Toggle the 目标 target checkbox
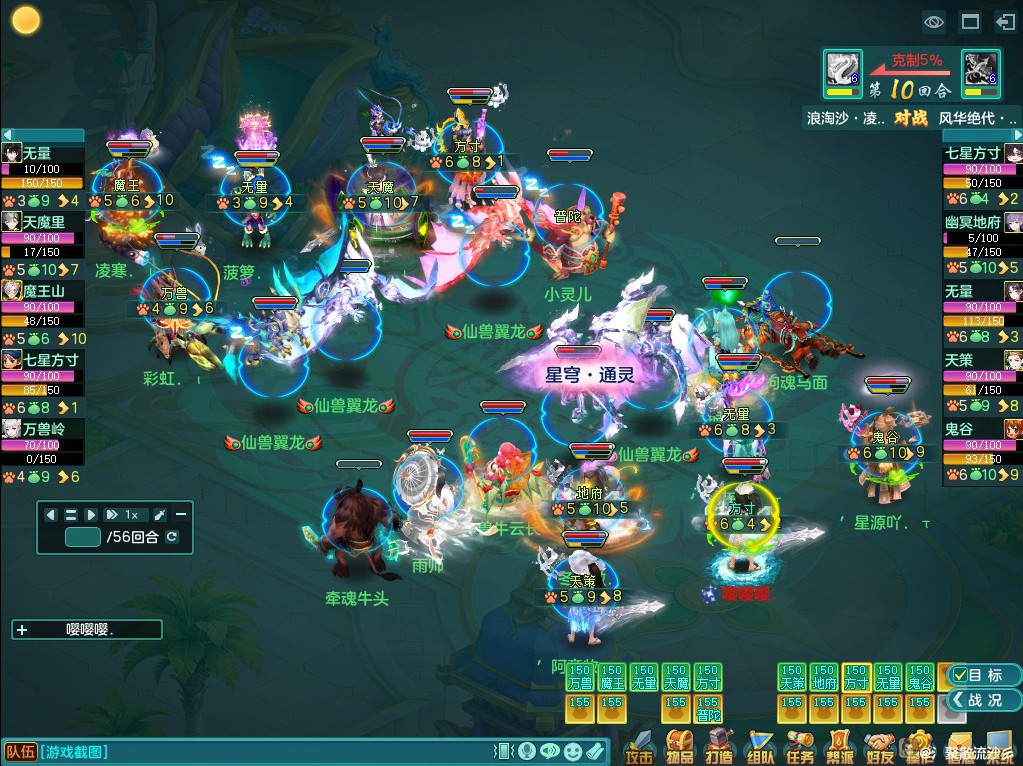 pyautogui.click(x=959, y=676)
